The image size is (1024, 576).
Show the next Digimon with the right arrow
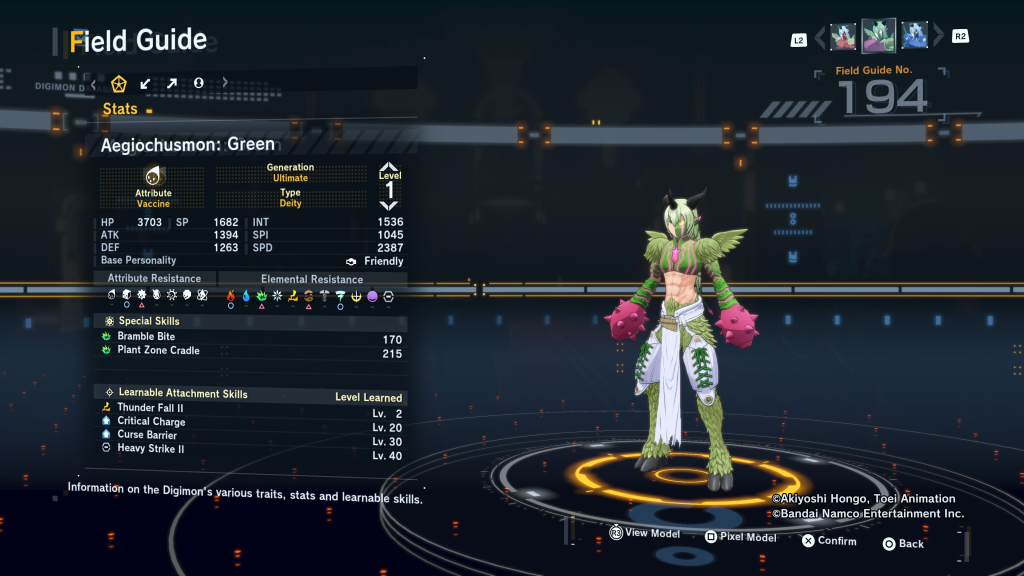(x=938, y=38)
